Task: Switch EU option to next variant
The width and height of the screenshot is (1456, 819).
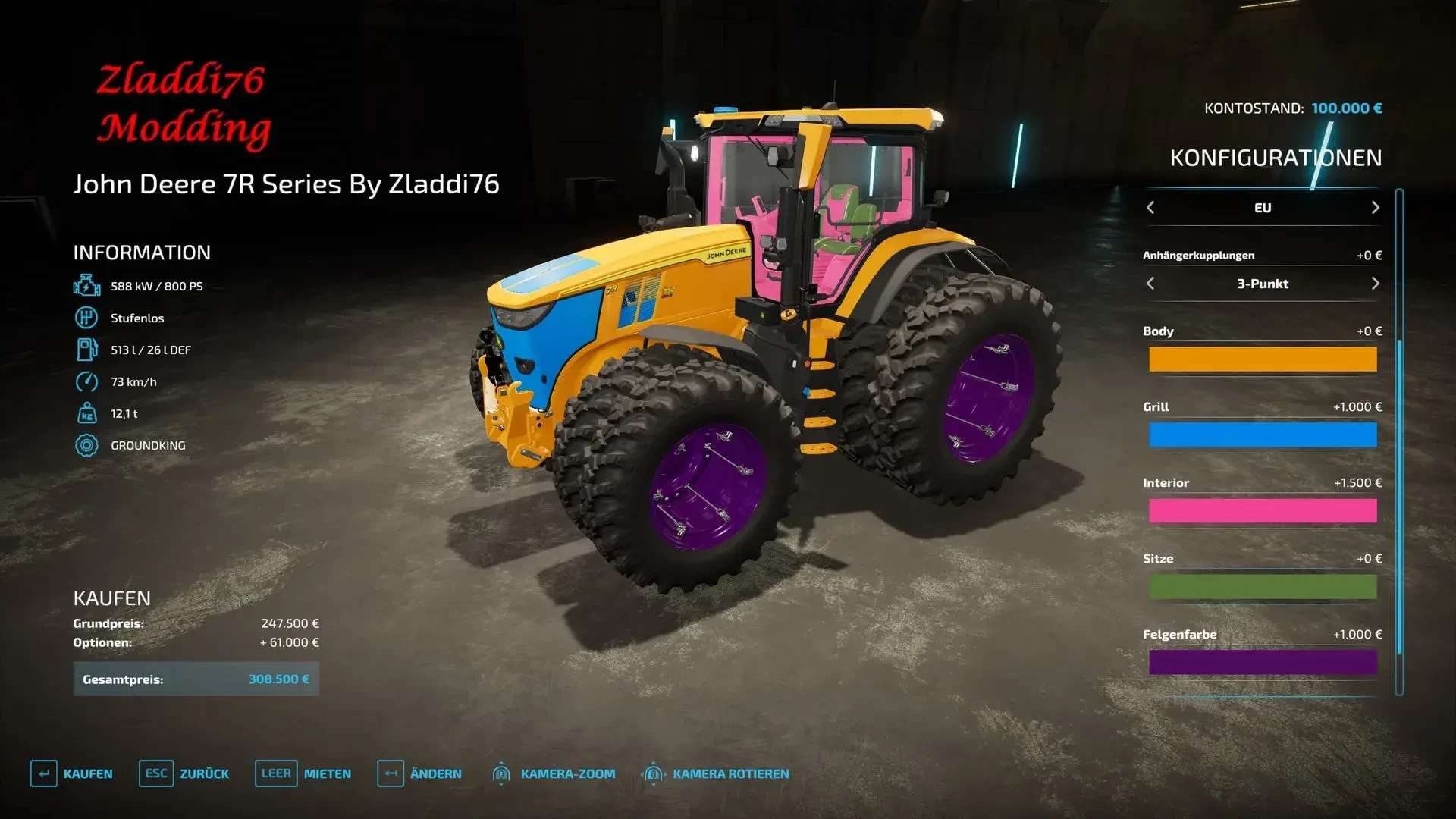Action: (x=1375, y=208)
